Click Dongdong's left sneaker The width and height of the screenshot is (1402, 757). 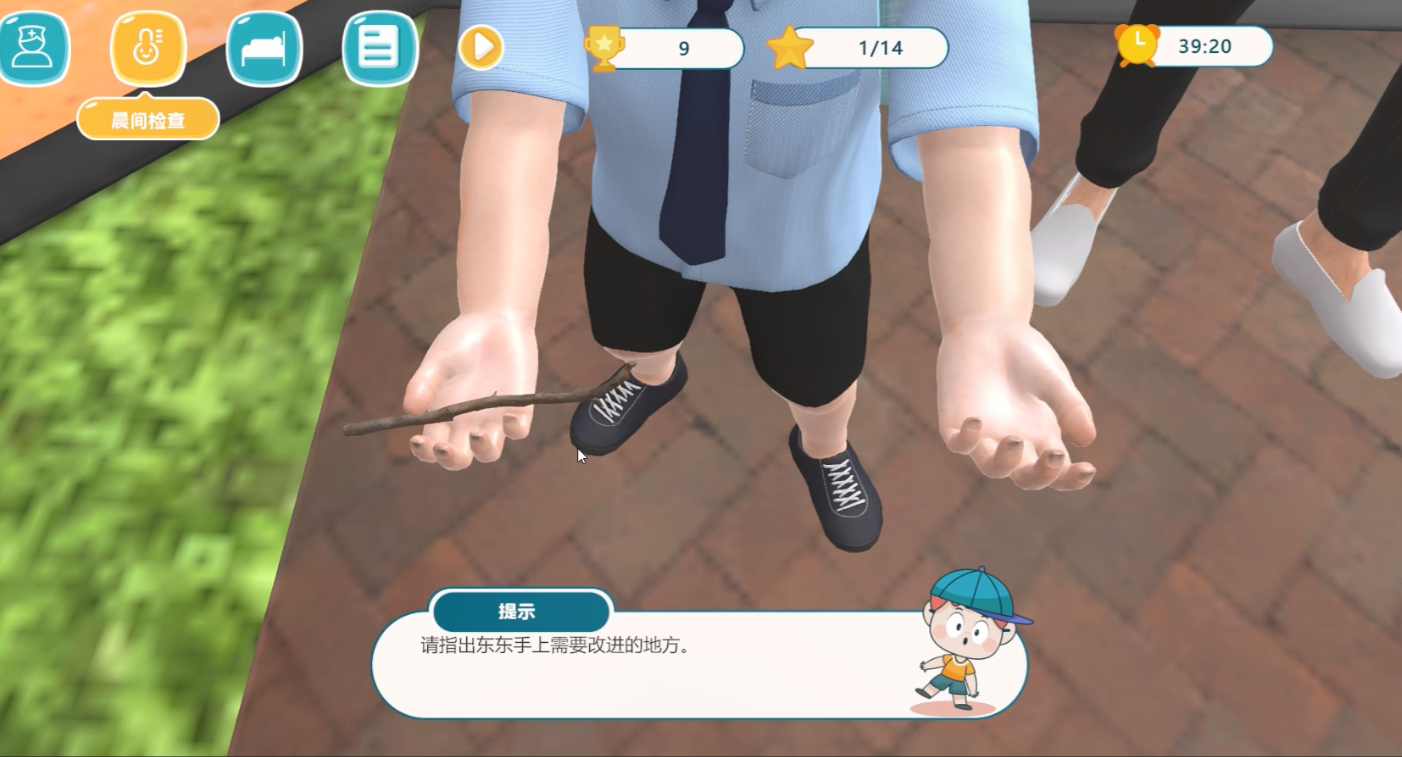tap(840, 495)
